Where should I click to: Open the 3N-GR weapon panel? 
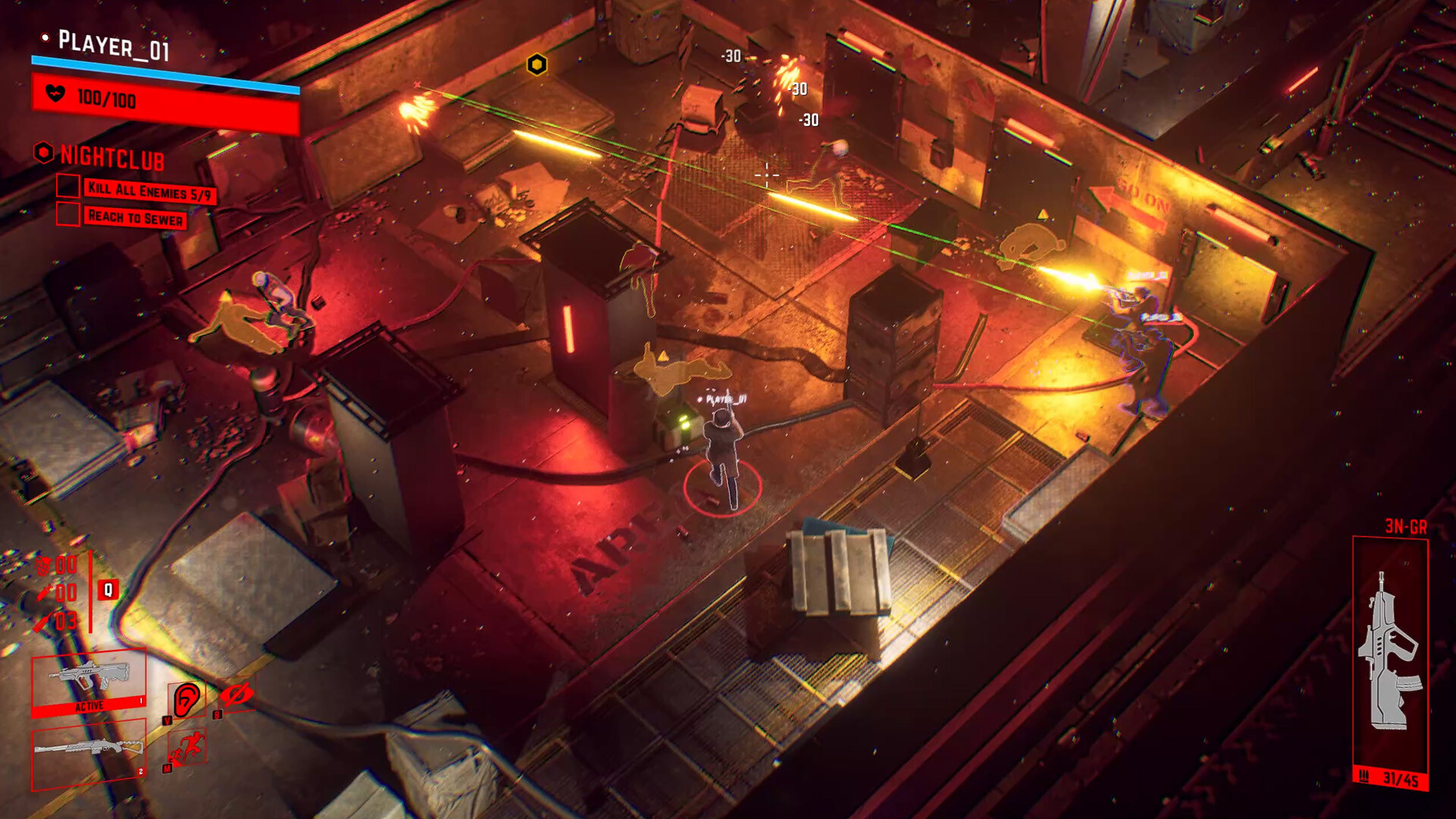click(1390, 660)
